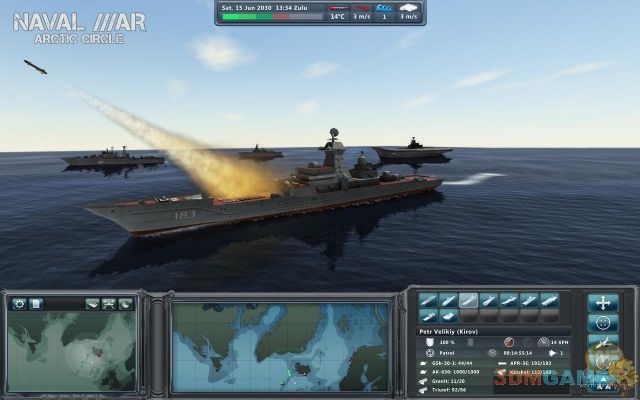Click the Patrol order status
The height and width of the screenshot is (400, 640).
pos(447,353)
